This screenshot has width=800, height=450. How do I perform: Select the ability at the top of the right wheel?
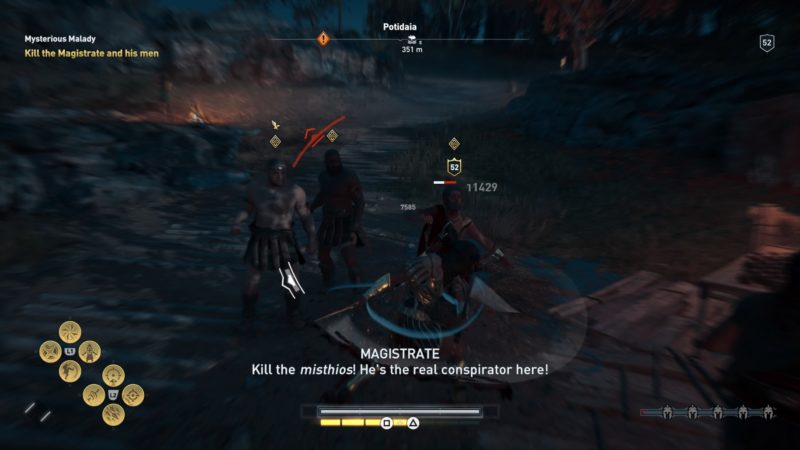112,375
